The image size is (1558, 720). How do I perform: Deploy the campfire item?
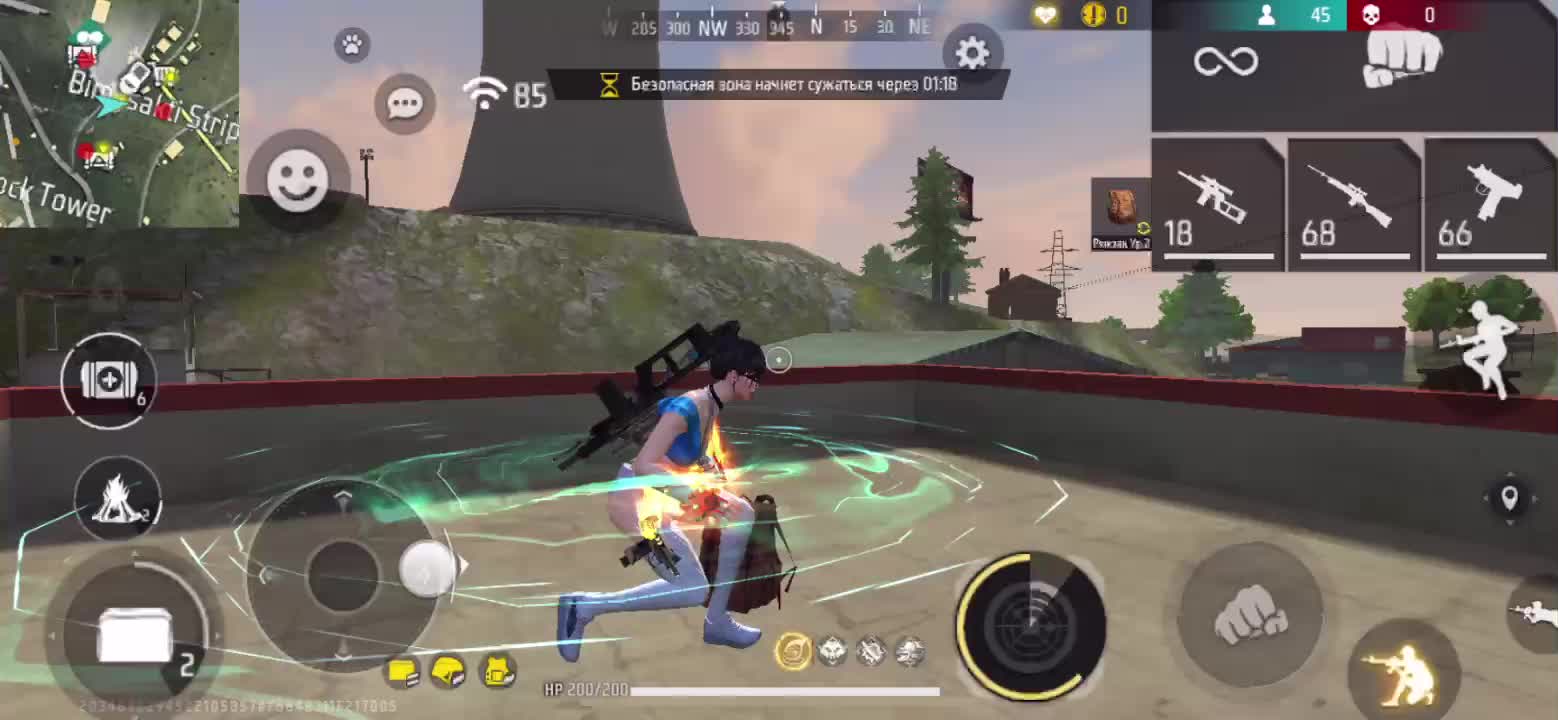click(117, 497)
